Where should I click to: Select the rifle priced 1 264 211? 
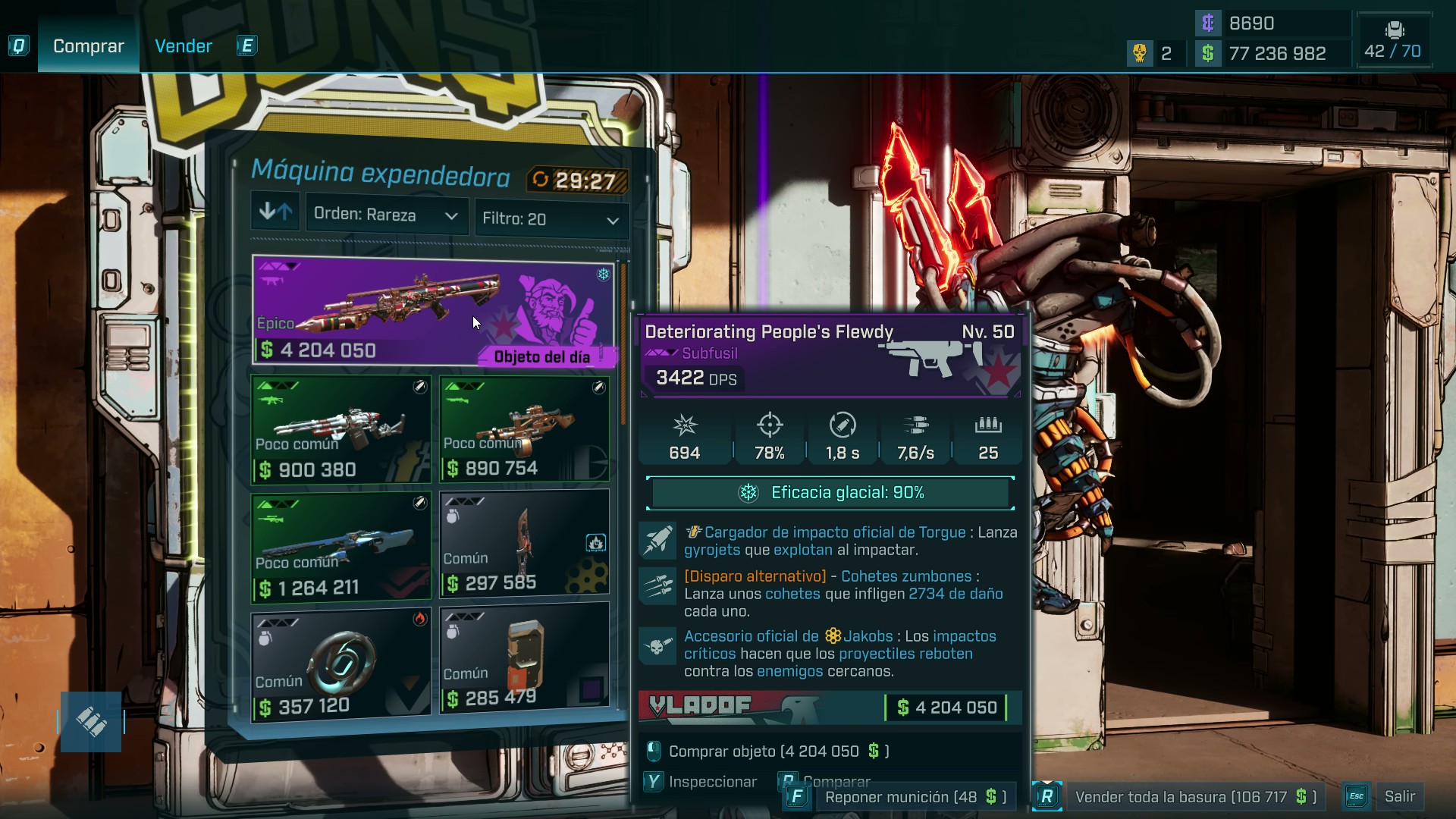[x=341, y=548]
